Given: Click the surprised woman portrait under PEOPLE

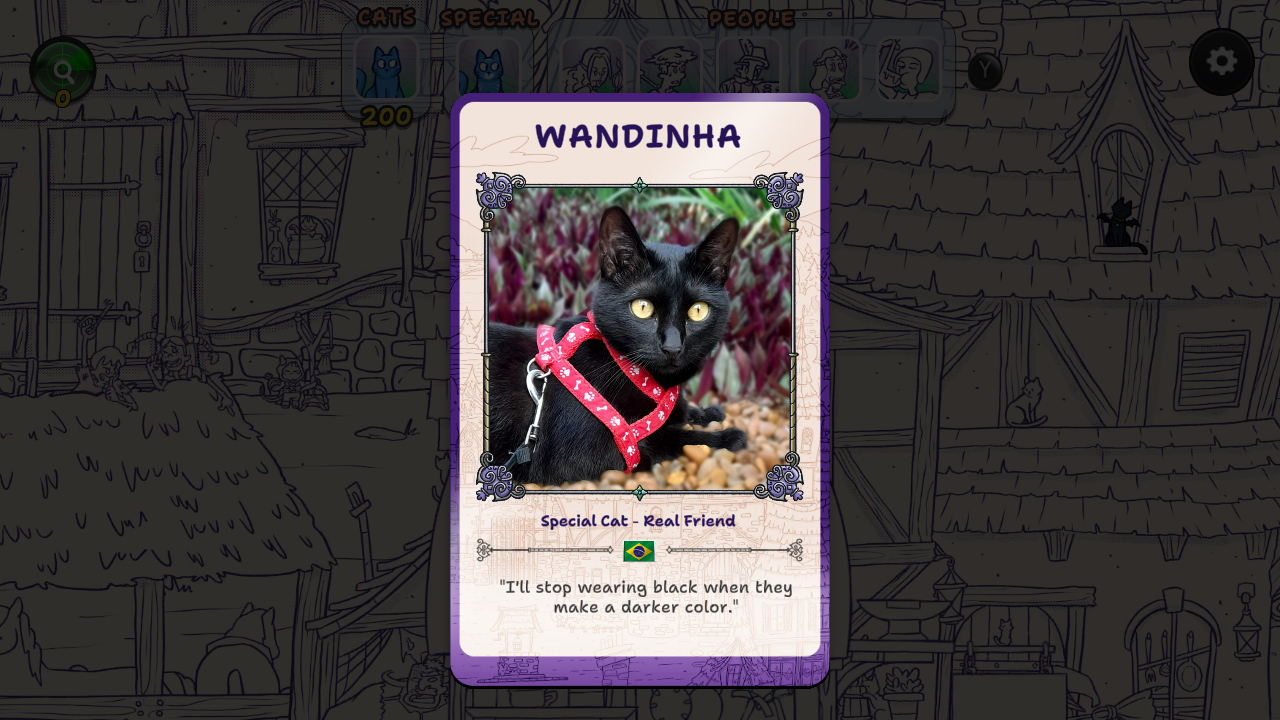Looking at the screenshot, I should 830,68.
